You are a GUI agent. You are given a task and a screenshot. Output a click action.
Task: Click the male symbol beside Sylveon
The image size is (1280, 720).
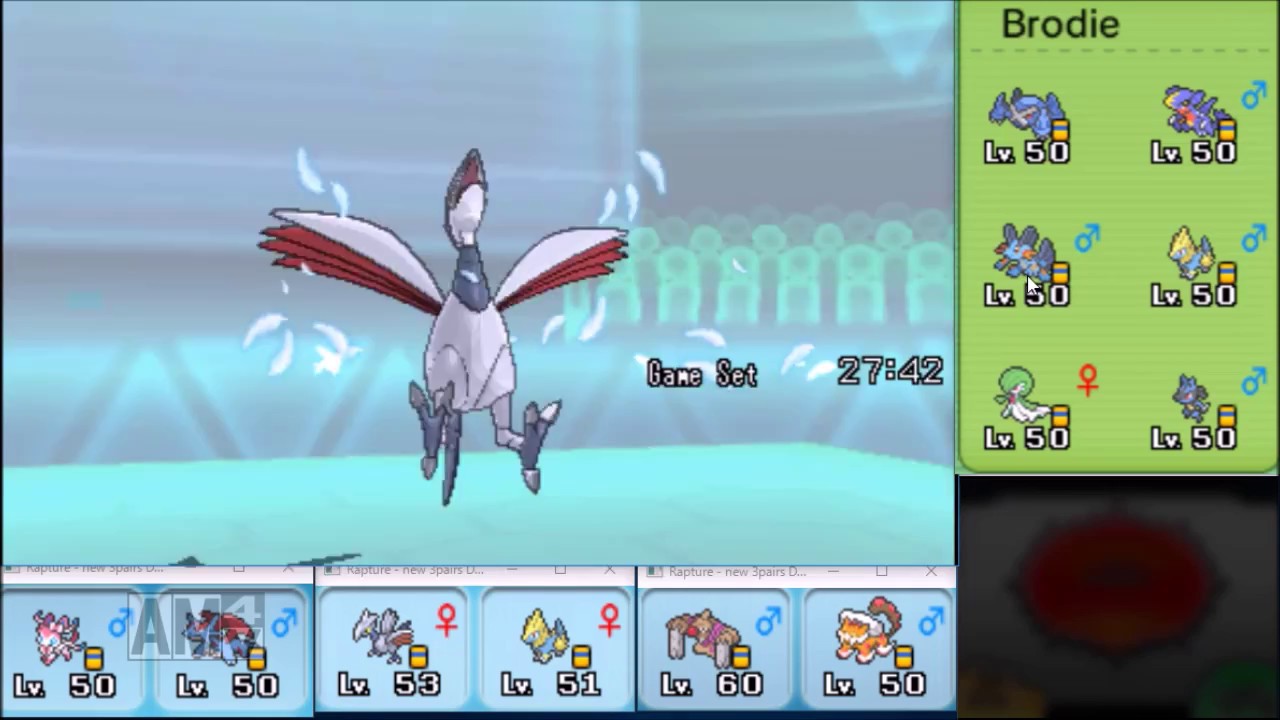coord(120,622)
